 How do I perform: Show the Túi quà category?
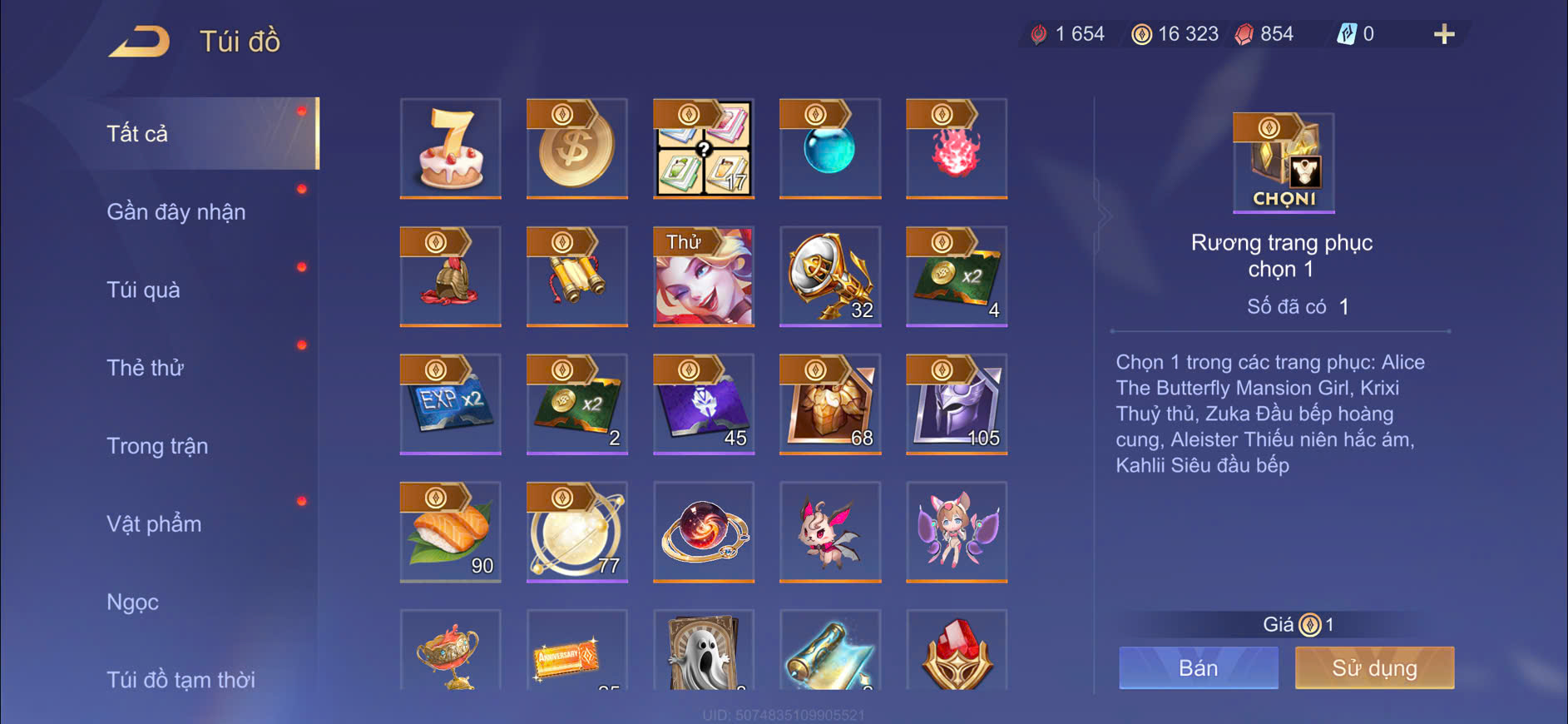click(x=143, y=290)
